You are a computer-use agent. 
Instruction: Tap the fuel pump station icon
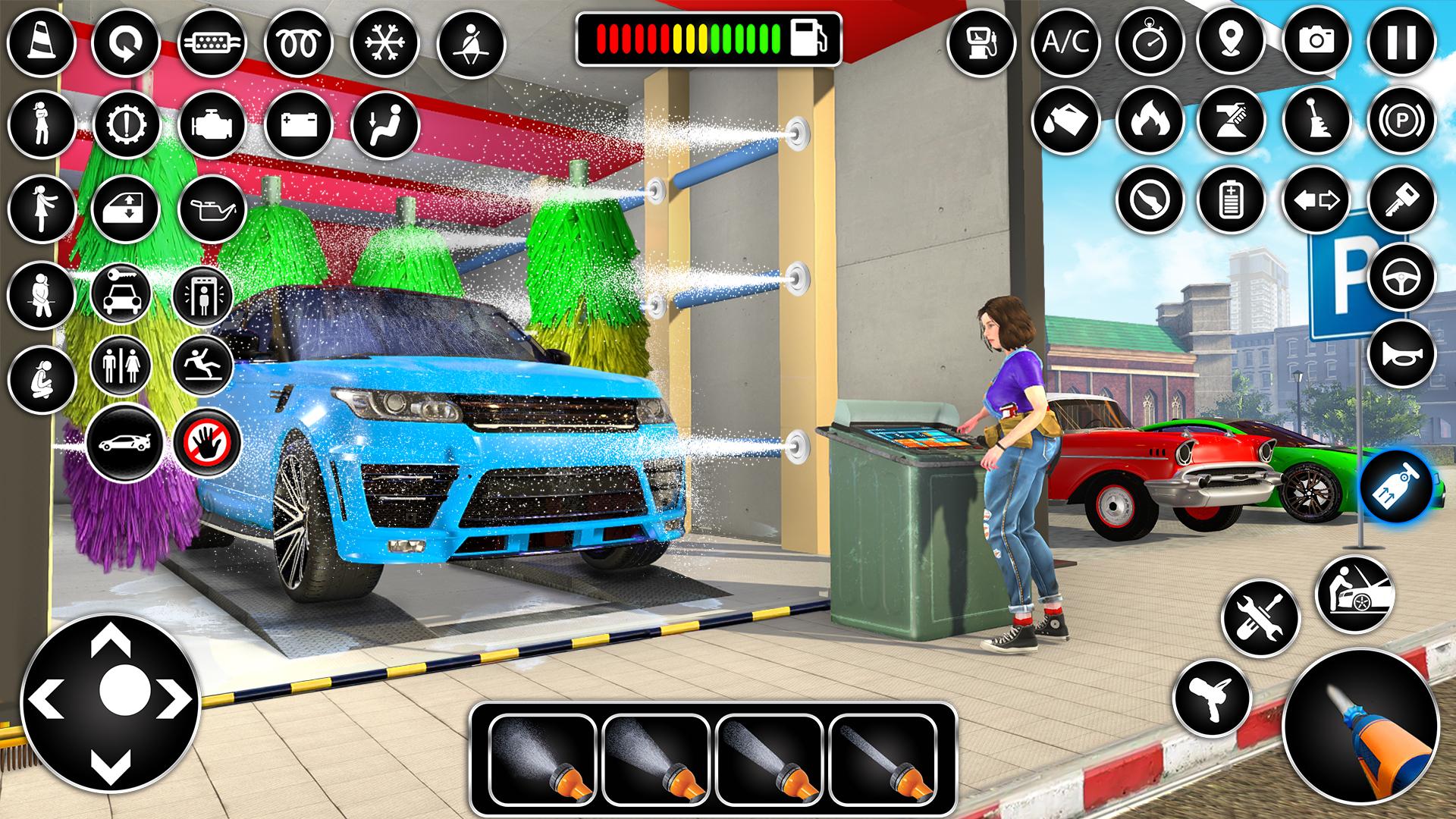click(x=982, y=41)
